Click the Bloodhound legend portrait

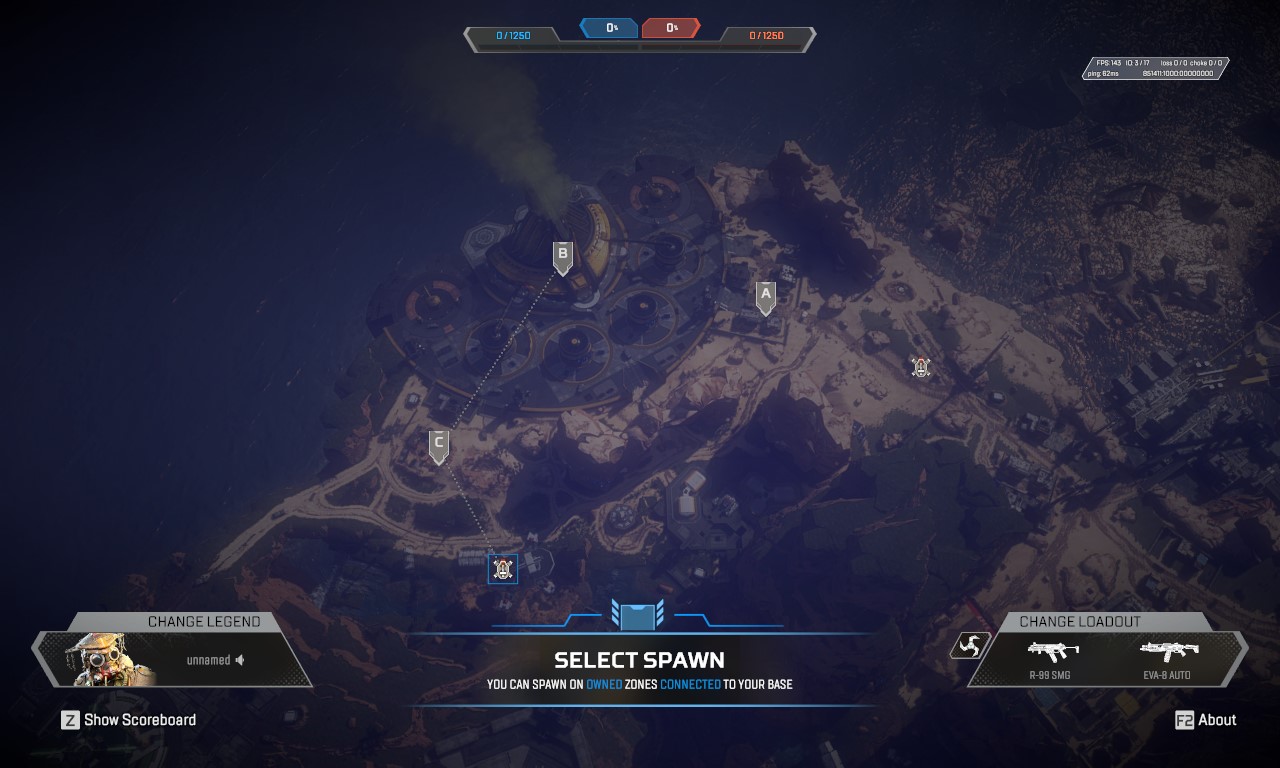(x=100, y=660)
